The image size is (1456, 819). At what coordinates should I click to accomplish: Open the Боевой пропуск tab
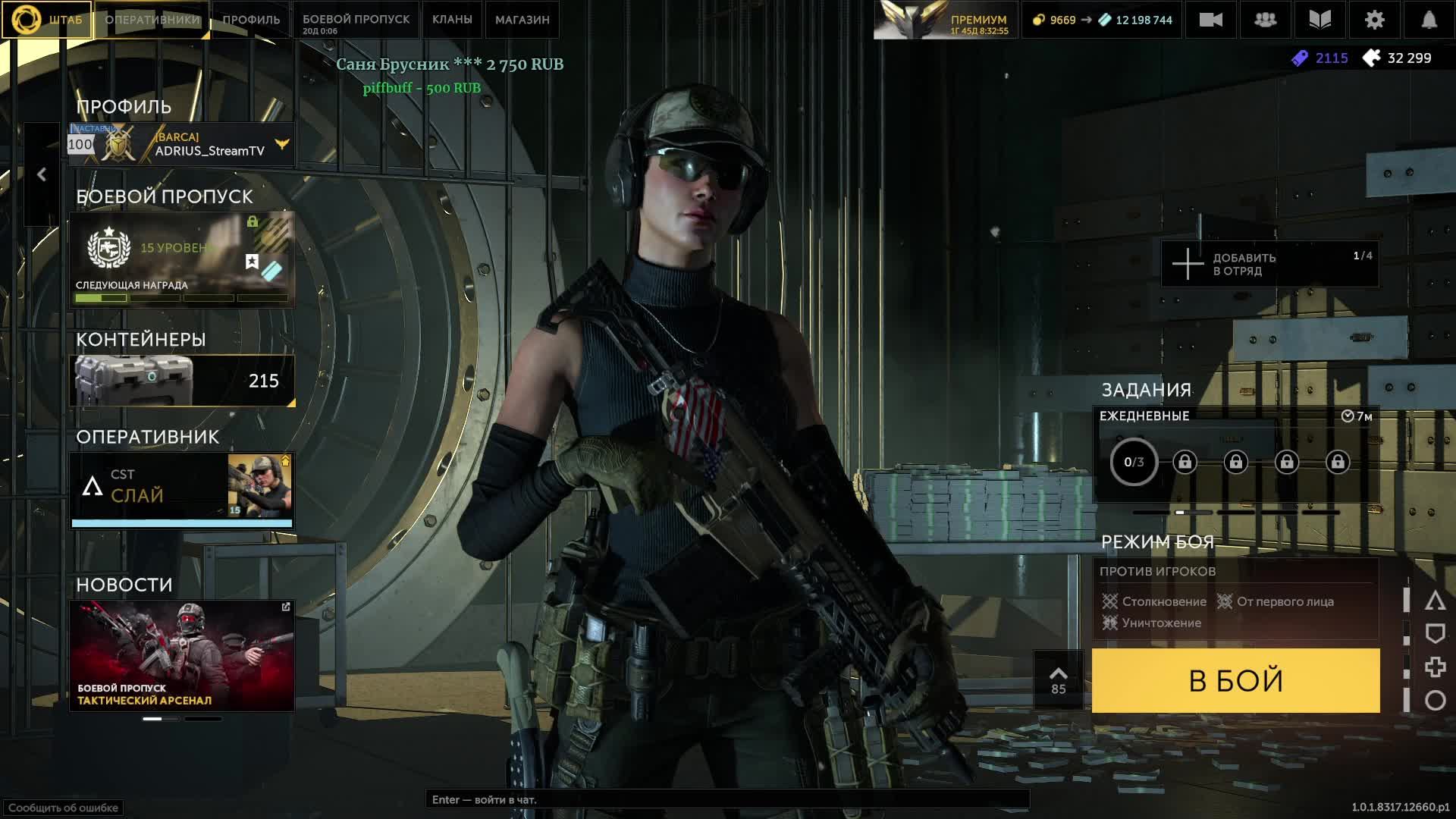(x=356, y=20)
